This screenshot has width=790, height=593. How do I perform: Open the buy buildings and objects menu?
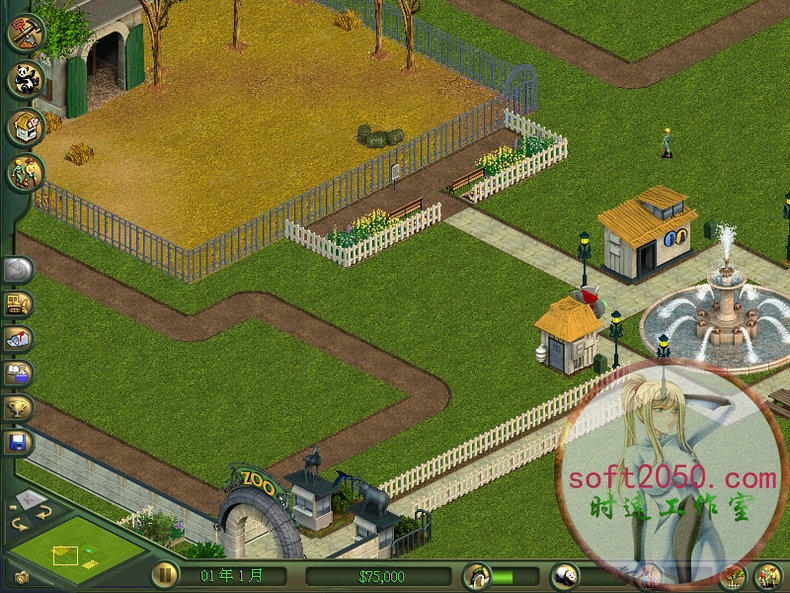pos(25,127)
